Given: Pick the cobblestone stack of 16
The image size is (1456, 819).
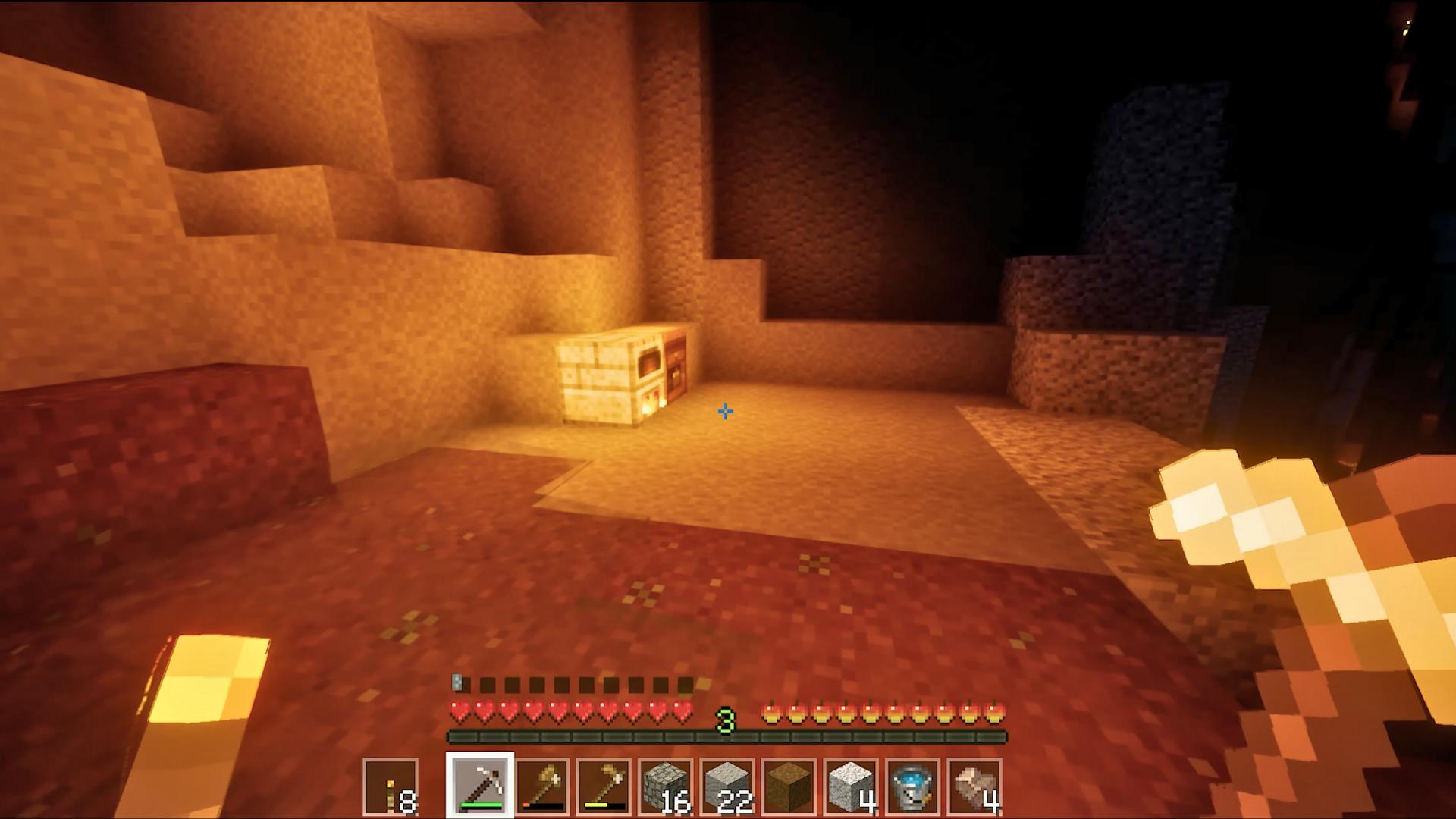Looking at the screenshot, I should pyautogui.click(x=665, y=786).
